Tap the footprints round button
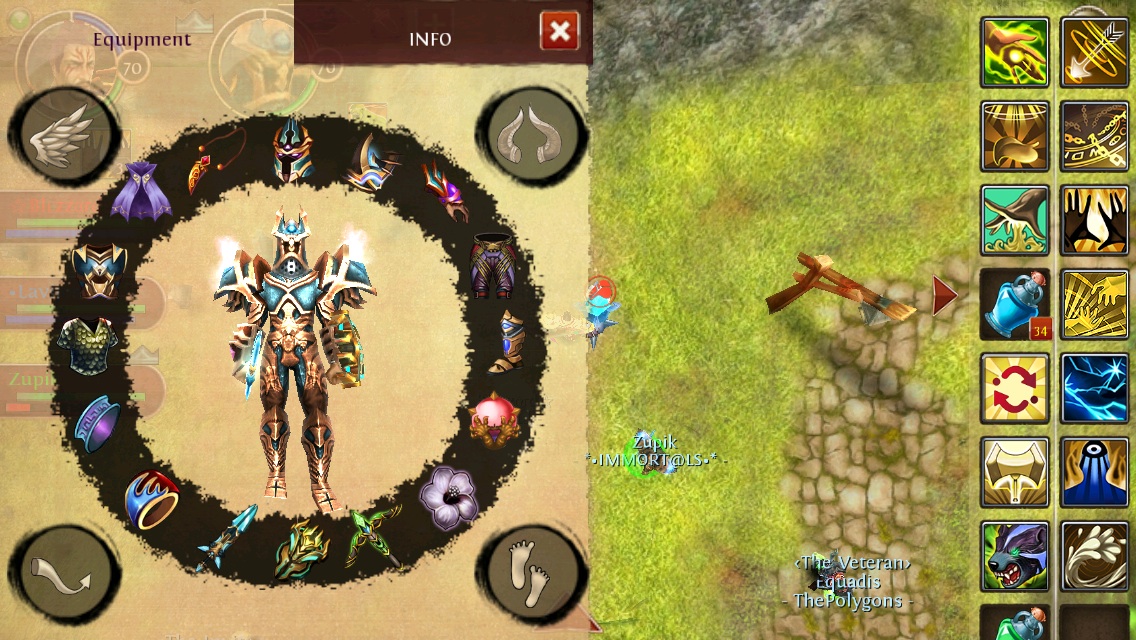Screen dimensions: 1136x640 [x=529, y=572]
